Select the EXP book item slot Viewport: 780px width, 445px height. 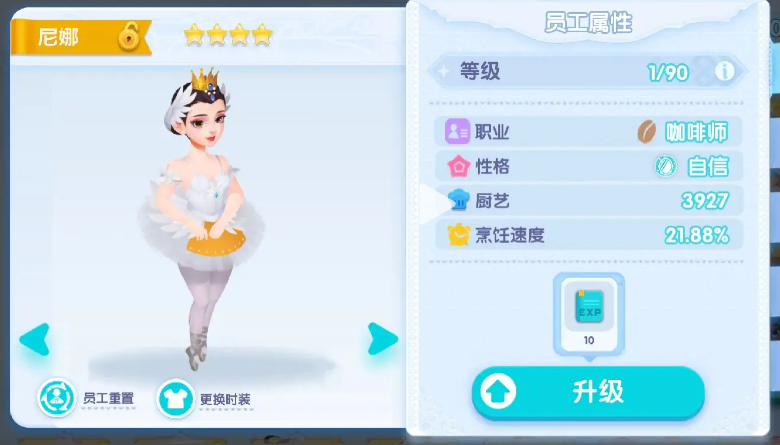589,311
